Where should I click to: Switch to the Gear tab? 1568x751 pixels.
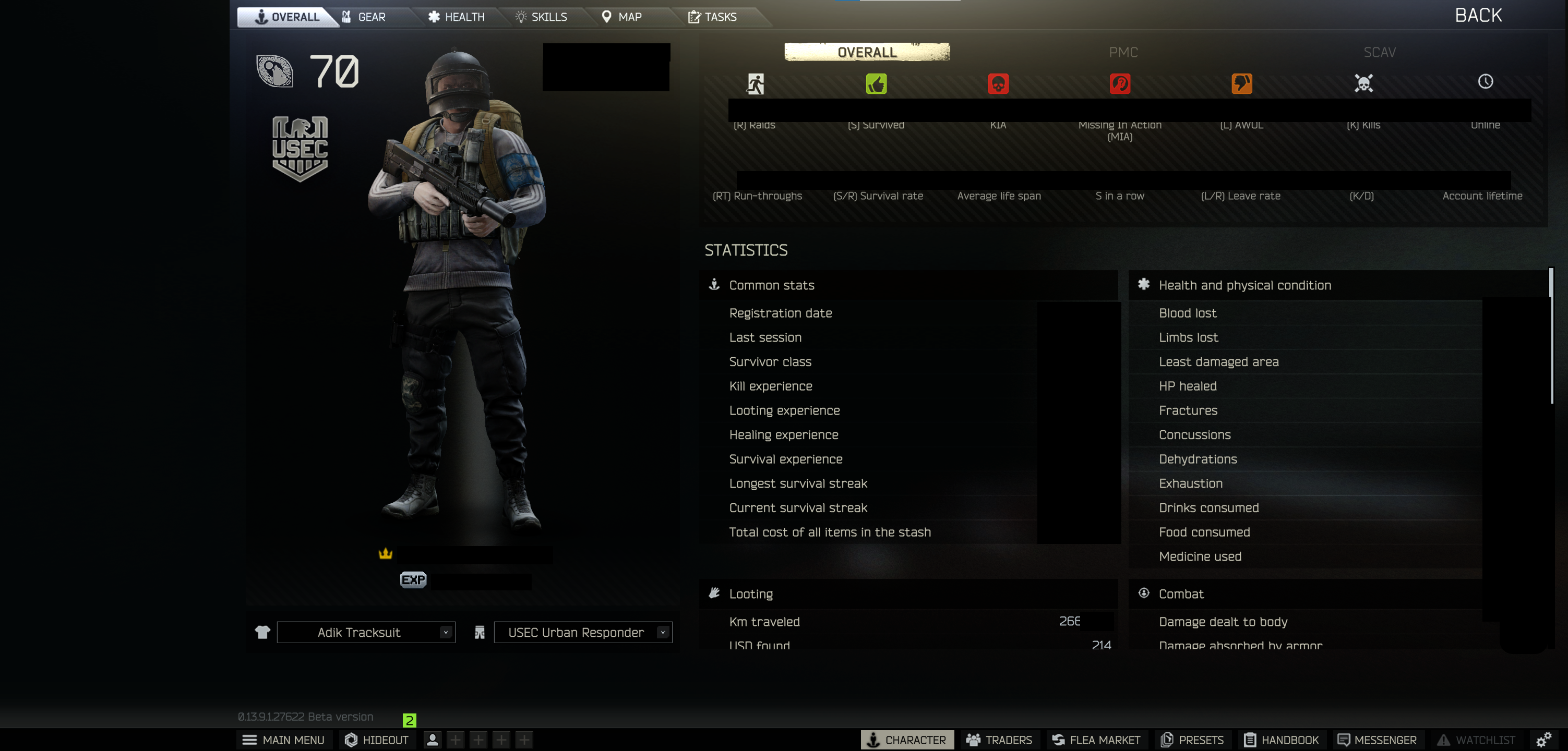365,17
